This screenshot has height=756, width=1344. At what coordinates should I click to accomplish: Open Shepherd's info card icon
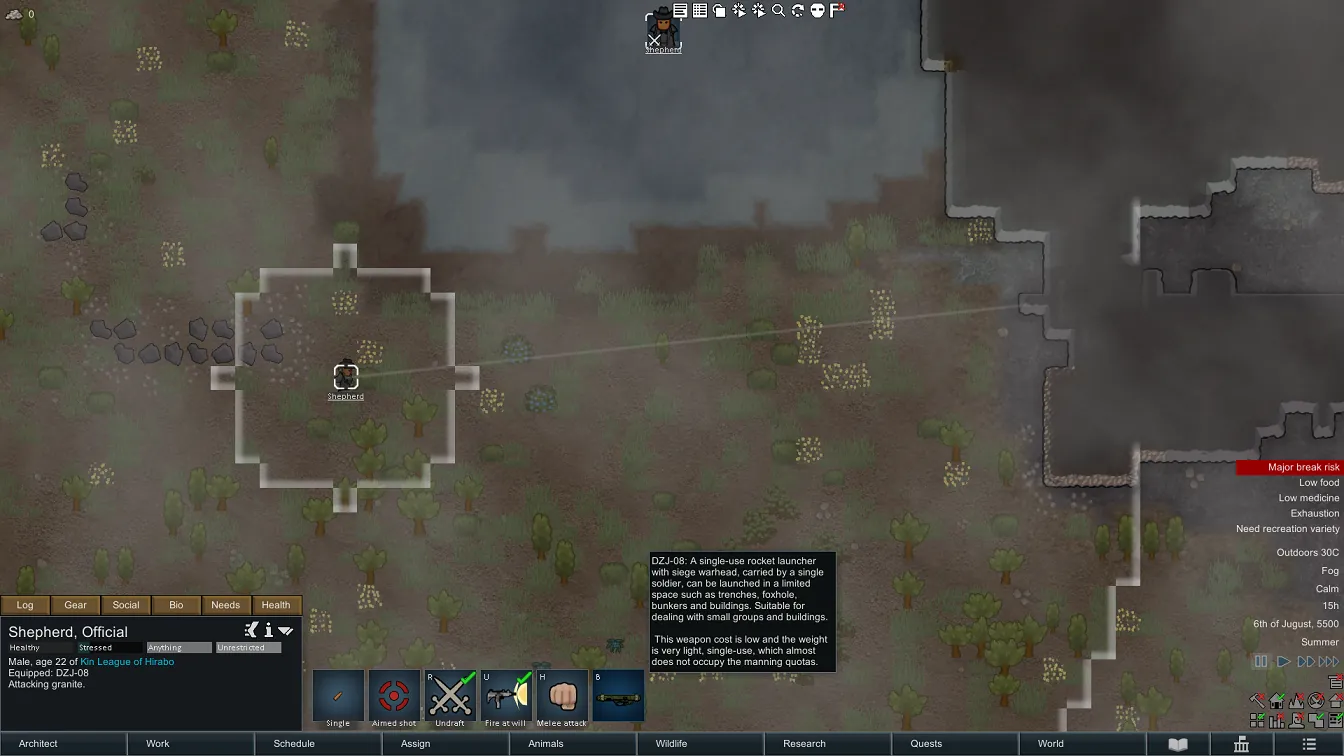coord(268,631)
